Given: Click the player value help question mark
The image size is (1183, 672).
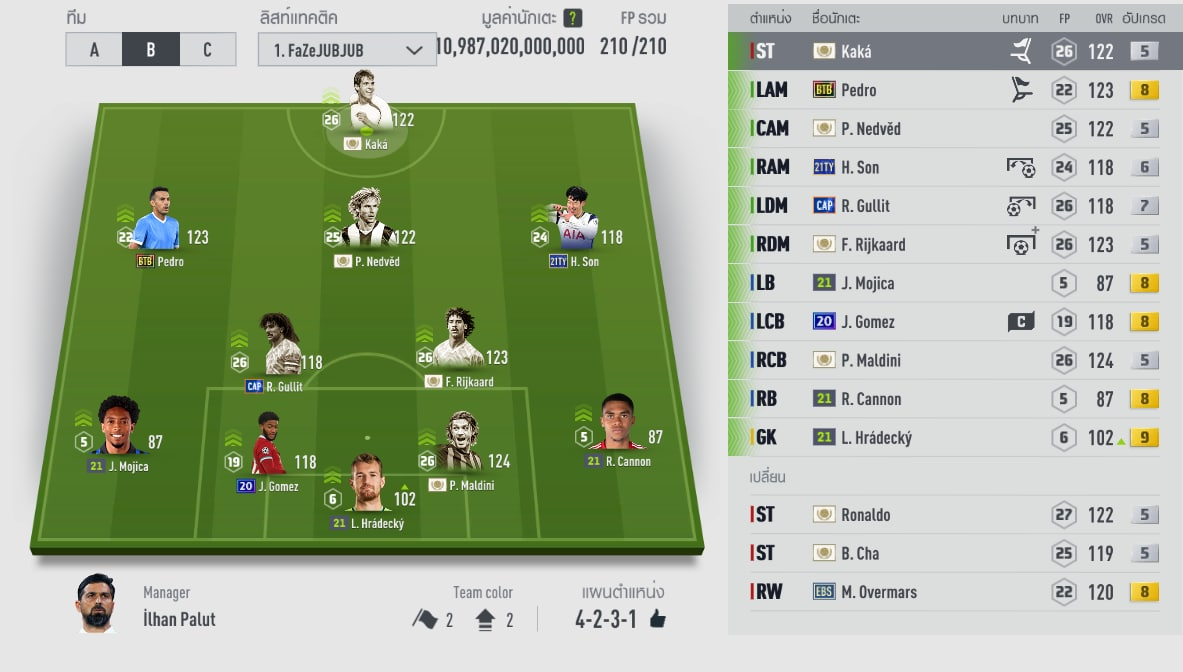Looking at the screenshot, I should point(573,17).
